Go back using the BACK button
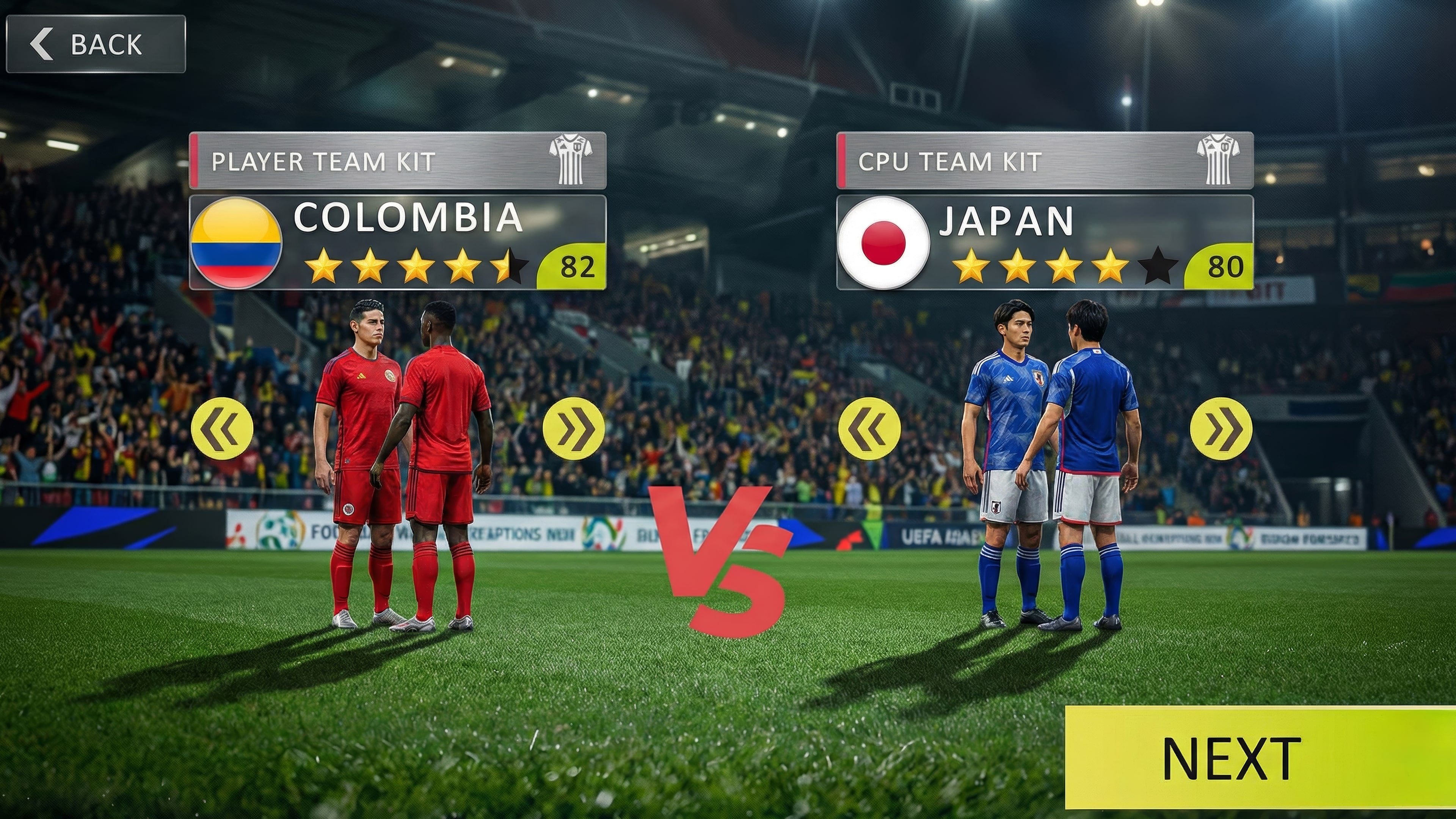The image size is (1456, 819). 96,44
